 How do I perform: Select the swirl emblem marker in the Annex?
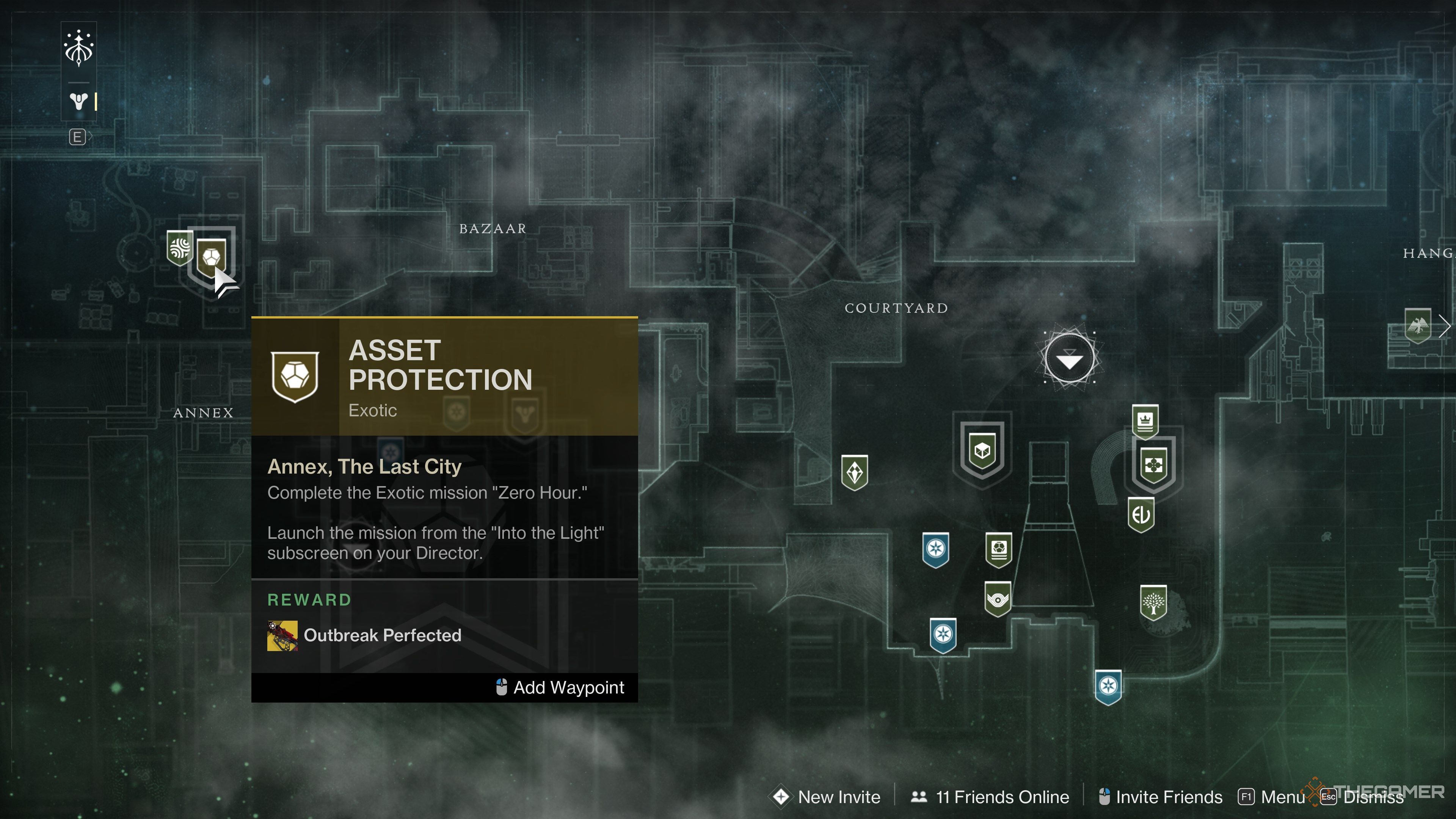(x=180, y=248)
